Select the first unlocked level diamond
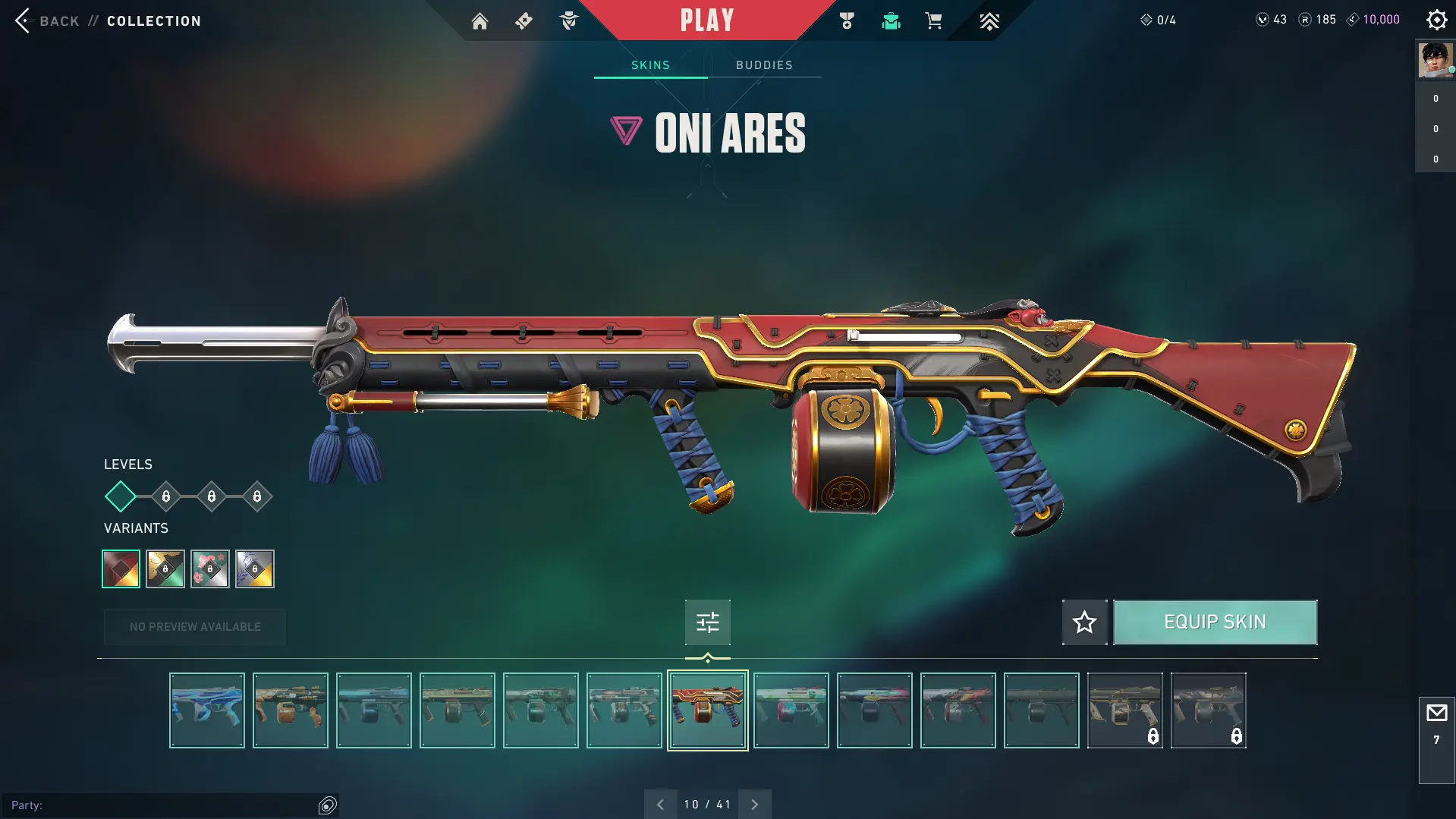The width and height of the screenshot is (1456, 819). click(120, 496)
